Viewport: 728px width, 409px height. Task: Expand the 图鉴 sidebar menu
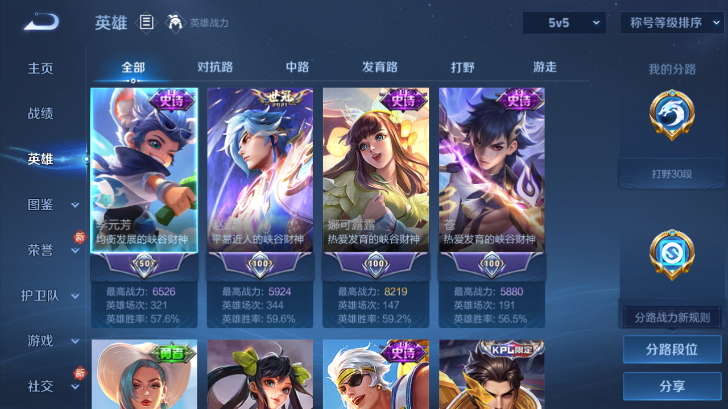click(52, 204)
